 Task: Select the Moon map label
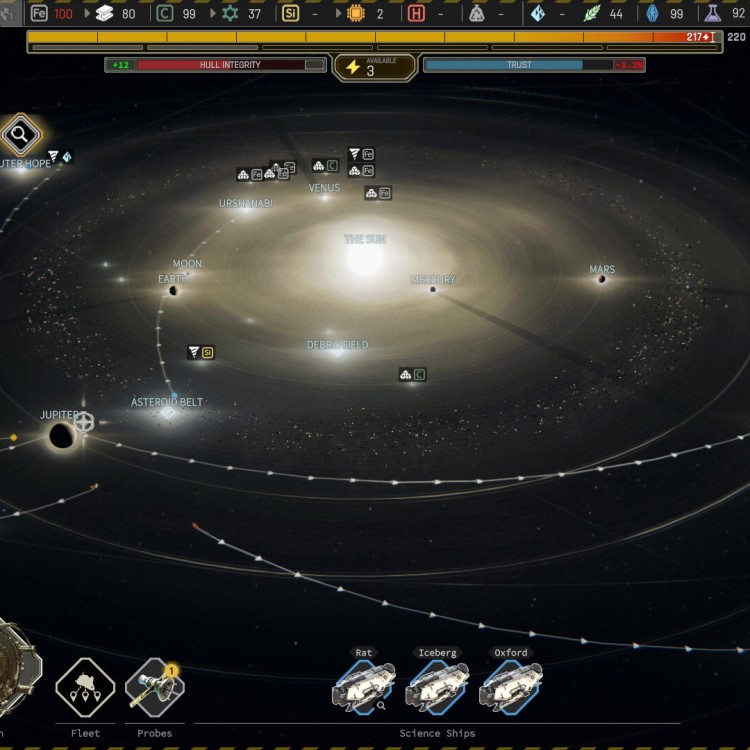187,264
